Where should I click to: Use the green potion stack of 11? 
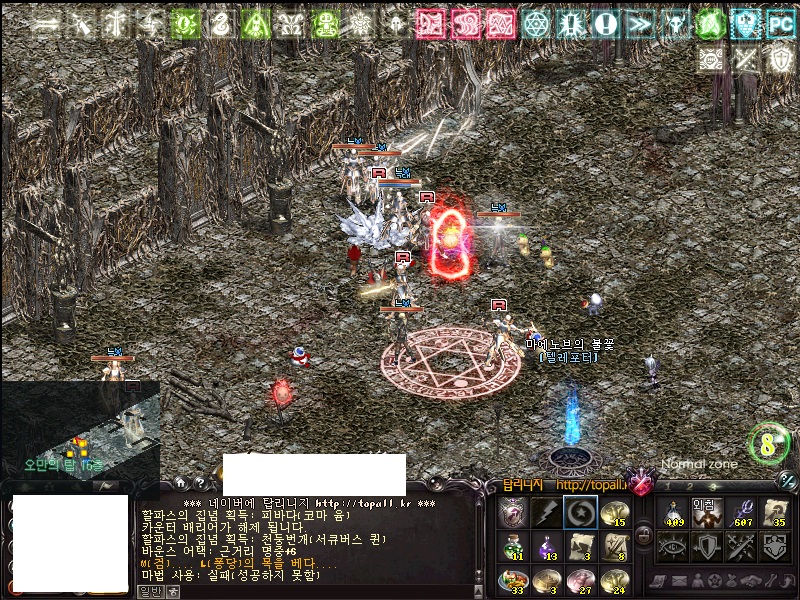point(512,546)
